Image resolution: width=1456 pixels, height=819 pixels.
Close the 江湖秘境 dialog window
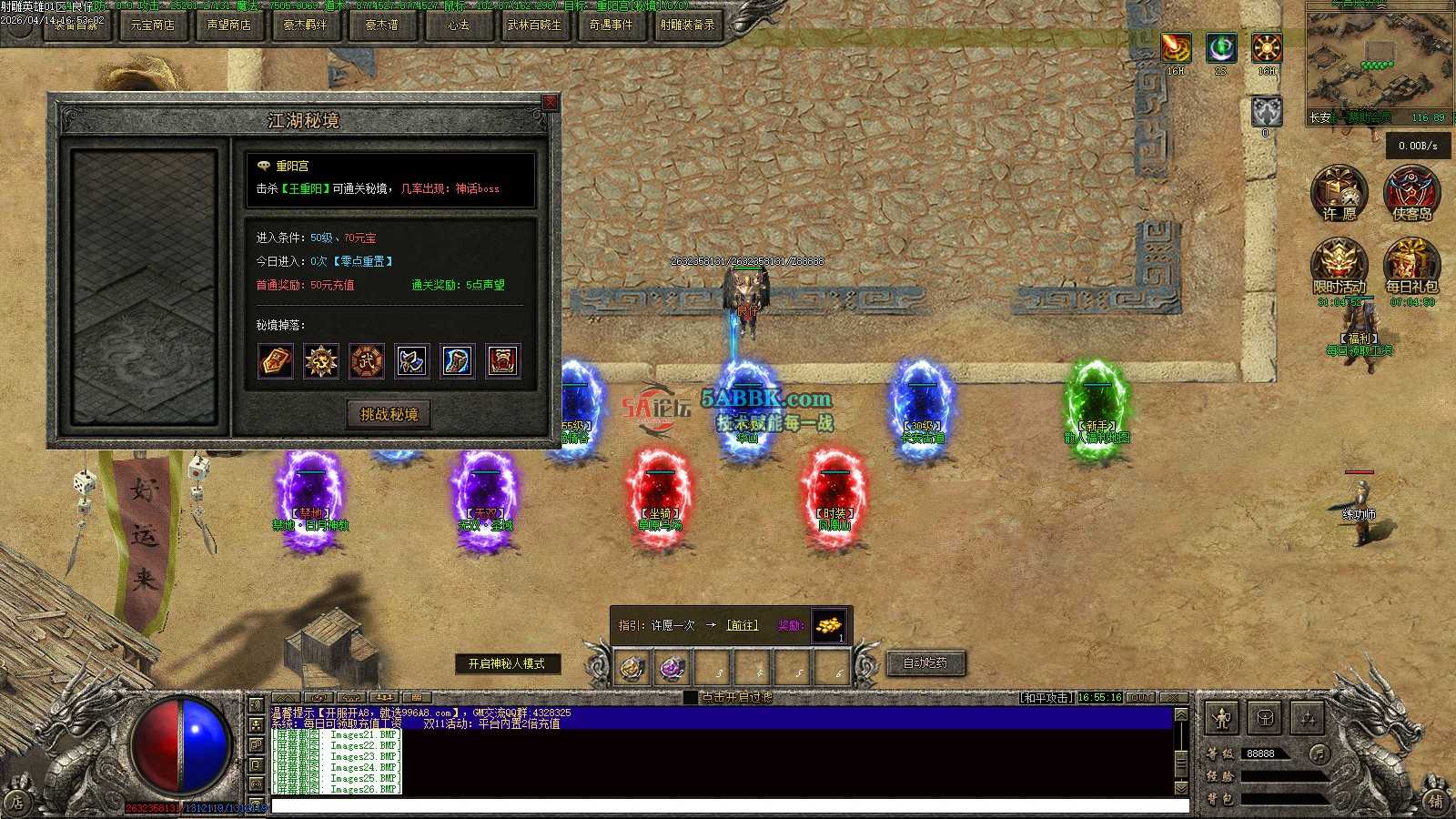[x=550, y=103]
